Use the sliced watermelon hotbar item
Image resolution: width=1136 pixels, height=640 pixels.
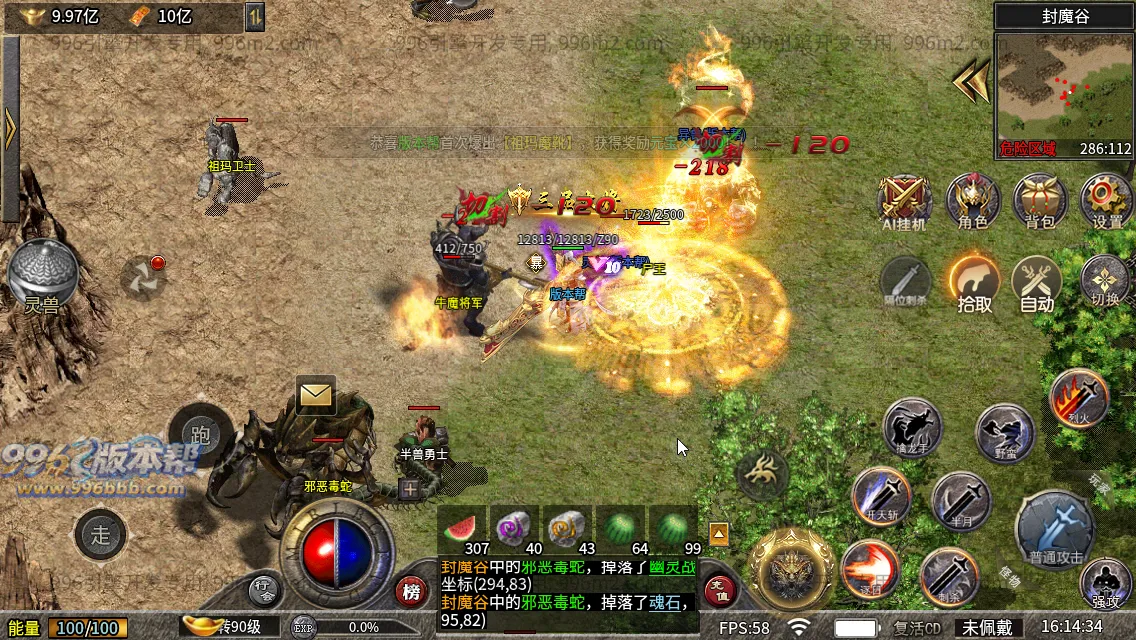[463, 527]
